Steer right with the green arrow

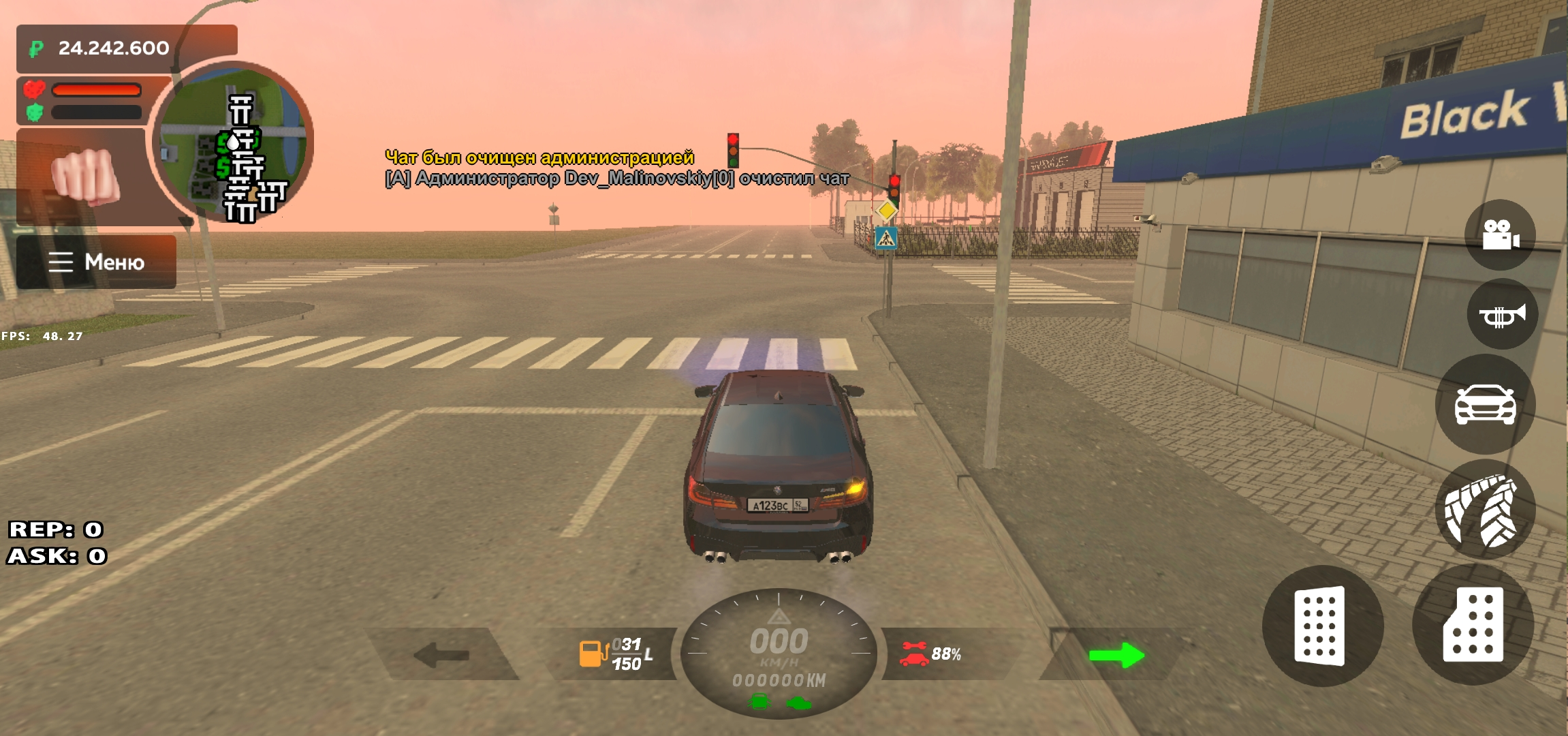1116,655
